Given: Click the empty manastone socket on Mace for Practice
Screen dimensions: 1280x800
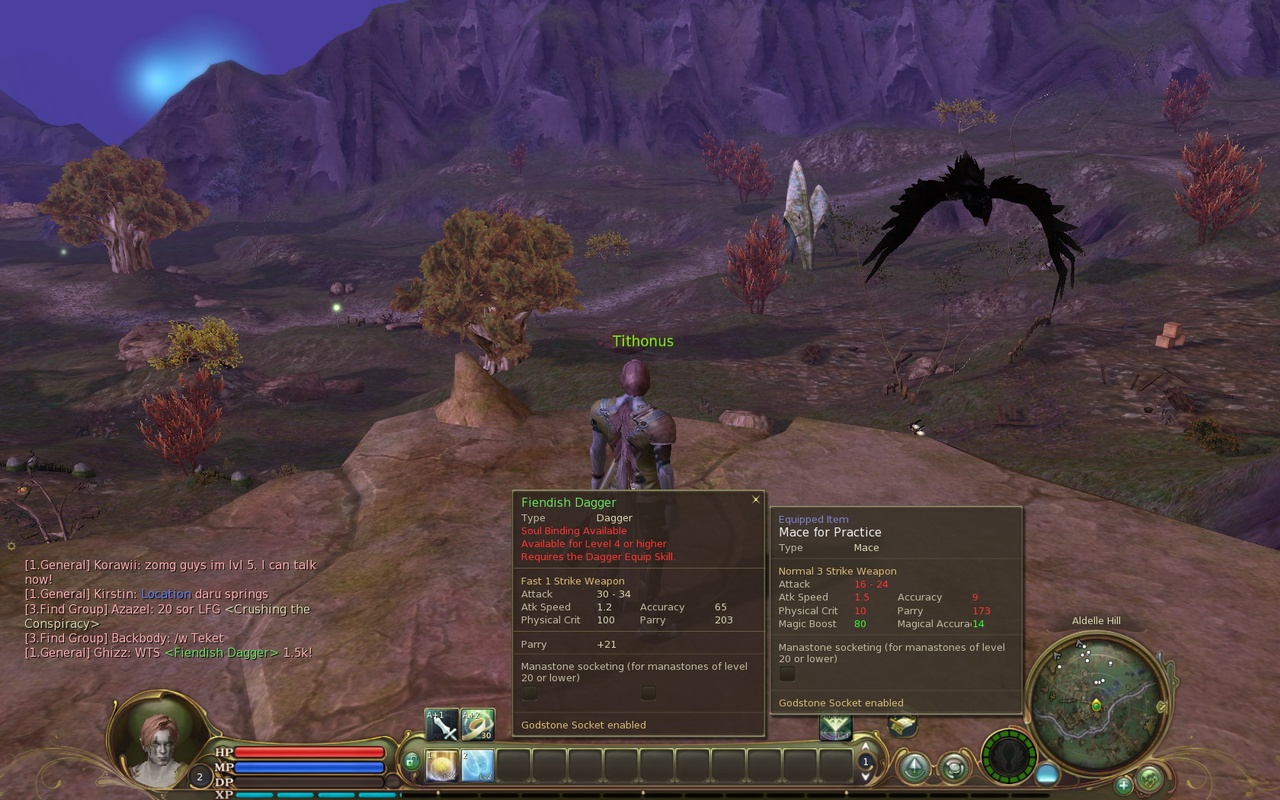Looking at the screenshot, I should click(786, 674).
